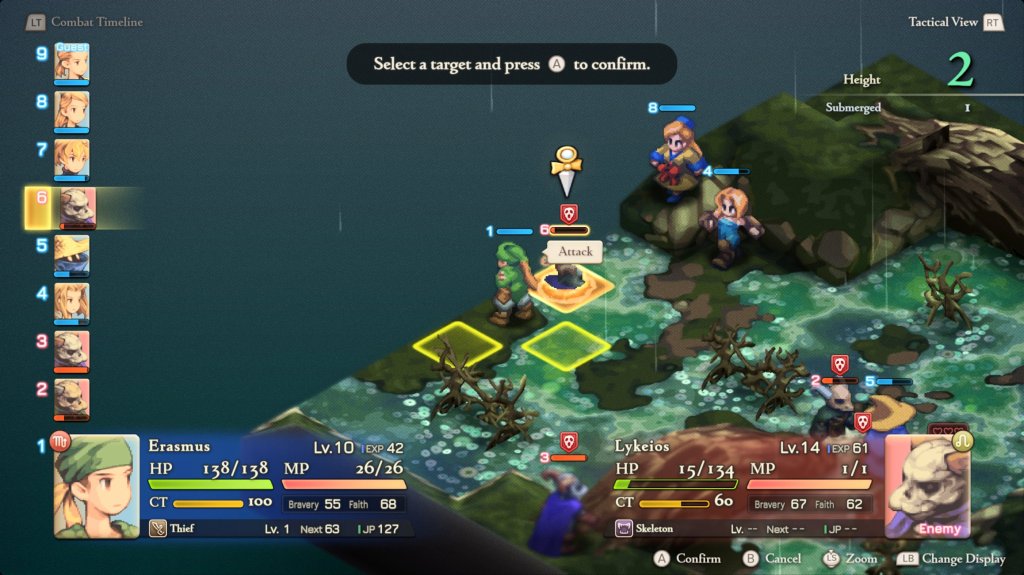Choose the turn 4 unit portrait in the timeline
1024x575 pixels.
72,303
